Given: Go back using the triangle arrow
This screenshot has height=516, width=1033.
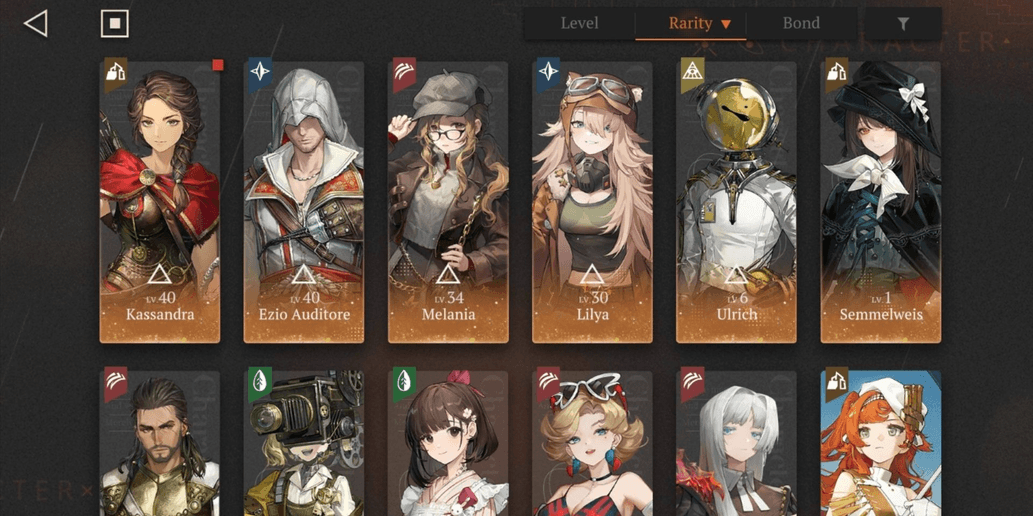Looking at the screenshot, I should (x=36, y=24).
